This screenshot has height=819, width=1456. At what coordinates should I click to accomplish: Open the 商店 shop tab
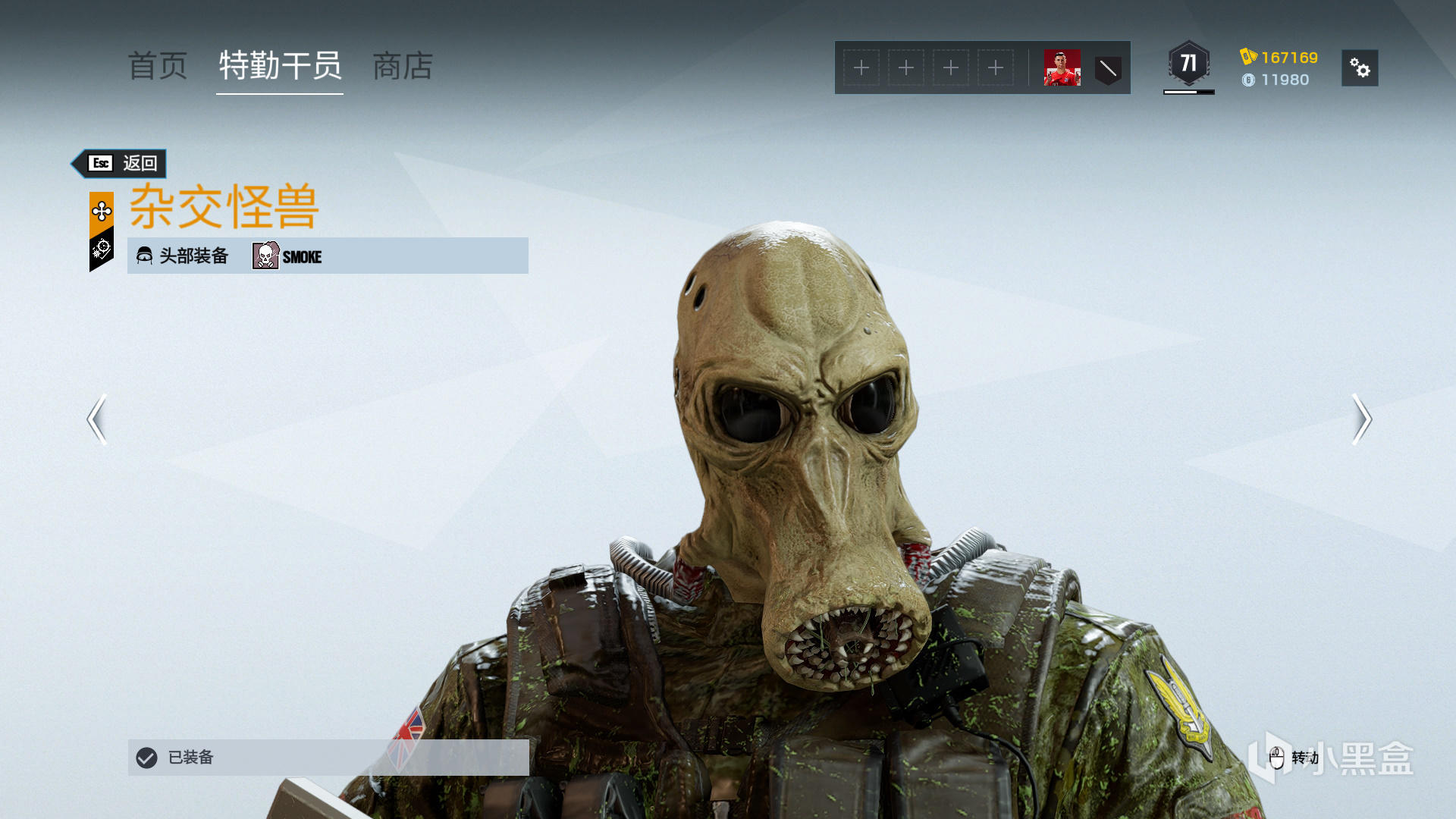tap(403, 67)
